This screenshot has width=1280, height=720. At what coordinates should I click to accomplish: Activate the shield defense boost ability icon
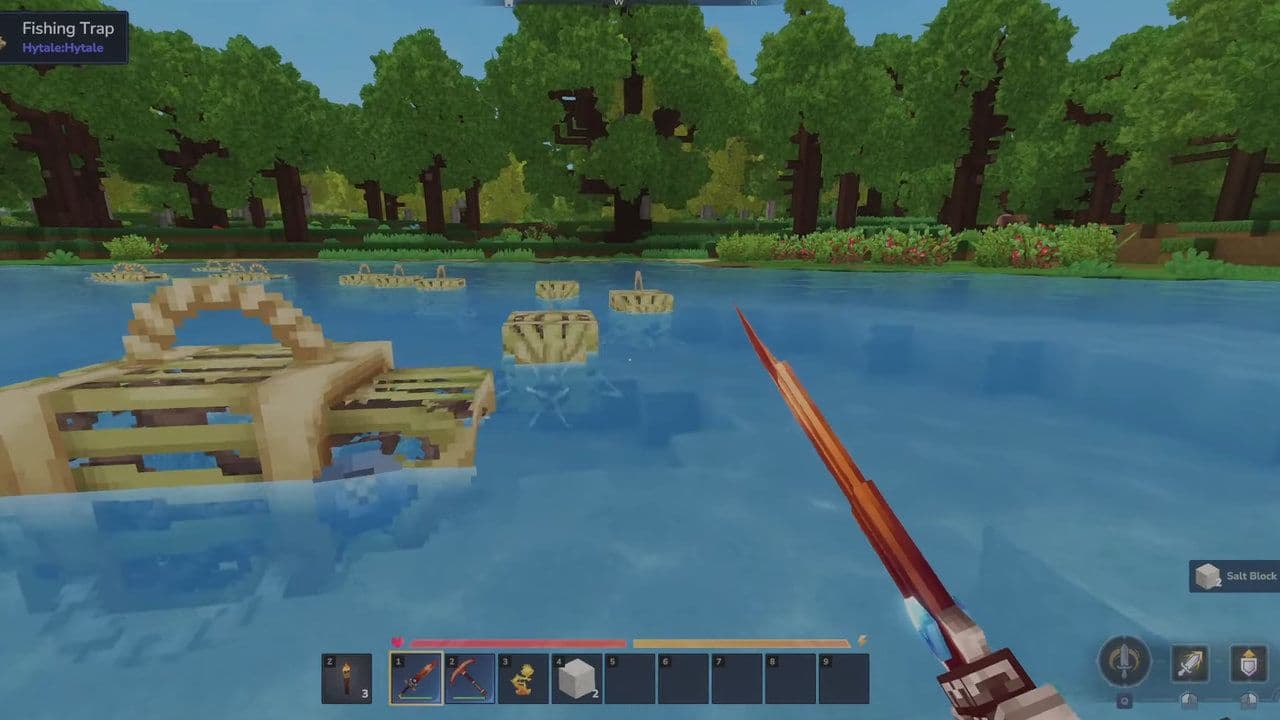1248,663
